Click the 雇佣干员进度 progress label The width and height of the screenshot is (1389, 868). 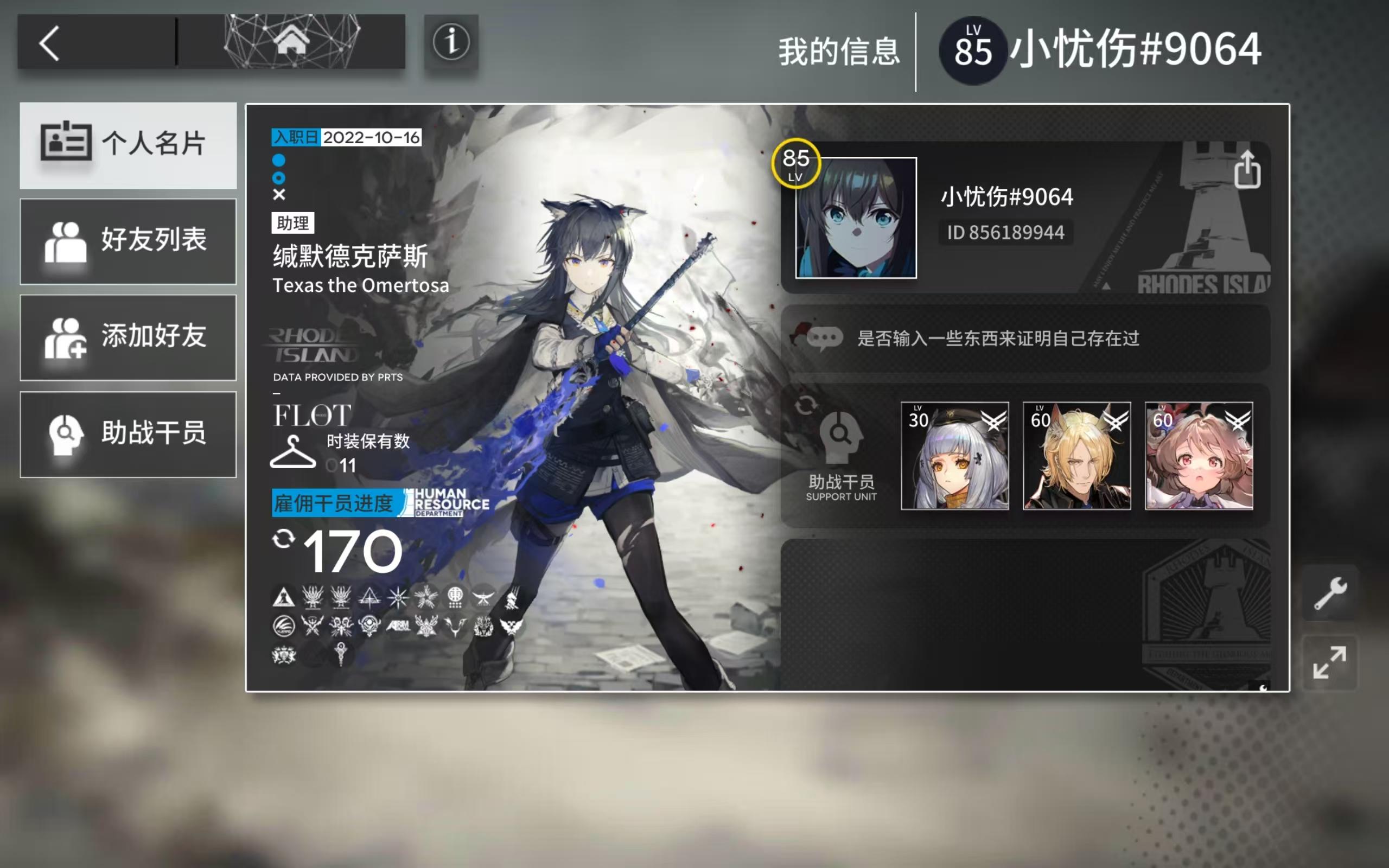point(335,503)
